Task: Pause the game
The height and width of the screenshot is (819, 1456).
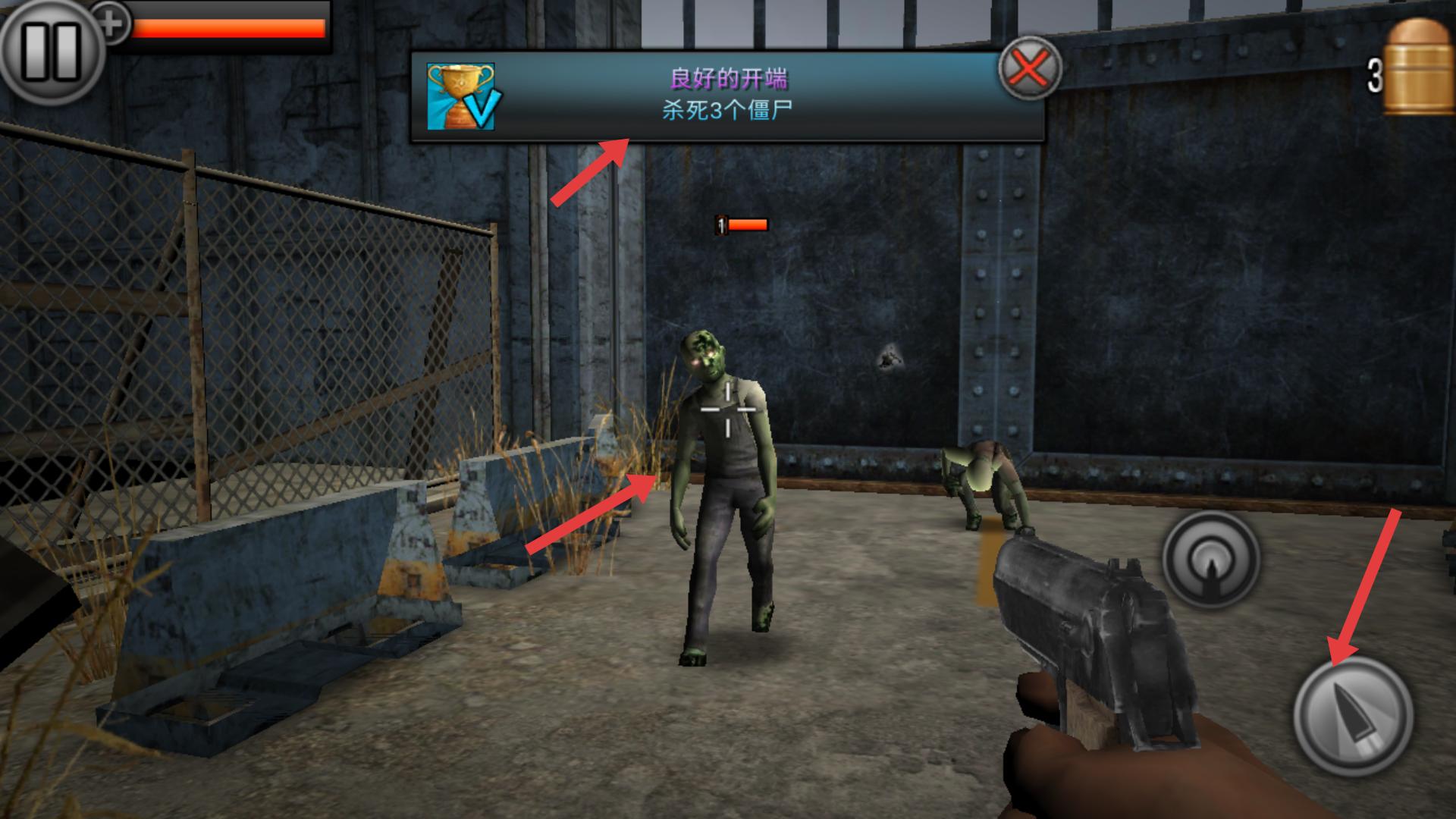Action: coord(50,52)
